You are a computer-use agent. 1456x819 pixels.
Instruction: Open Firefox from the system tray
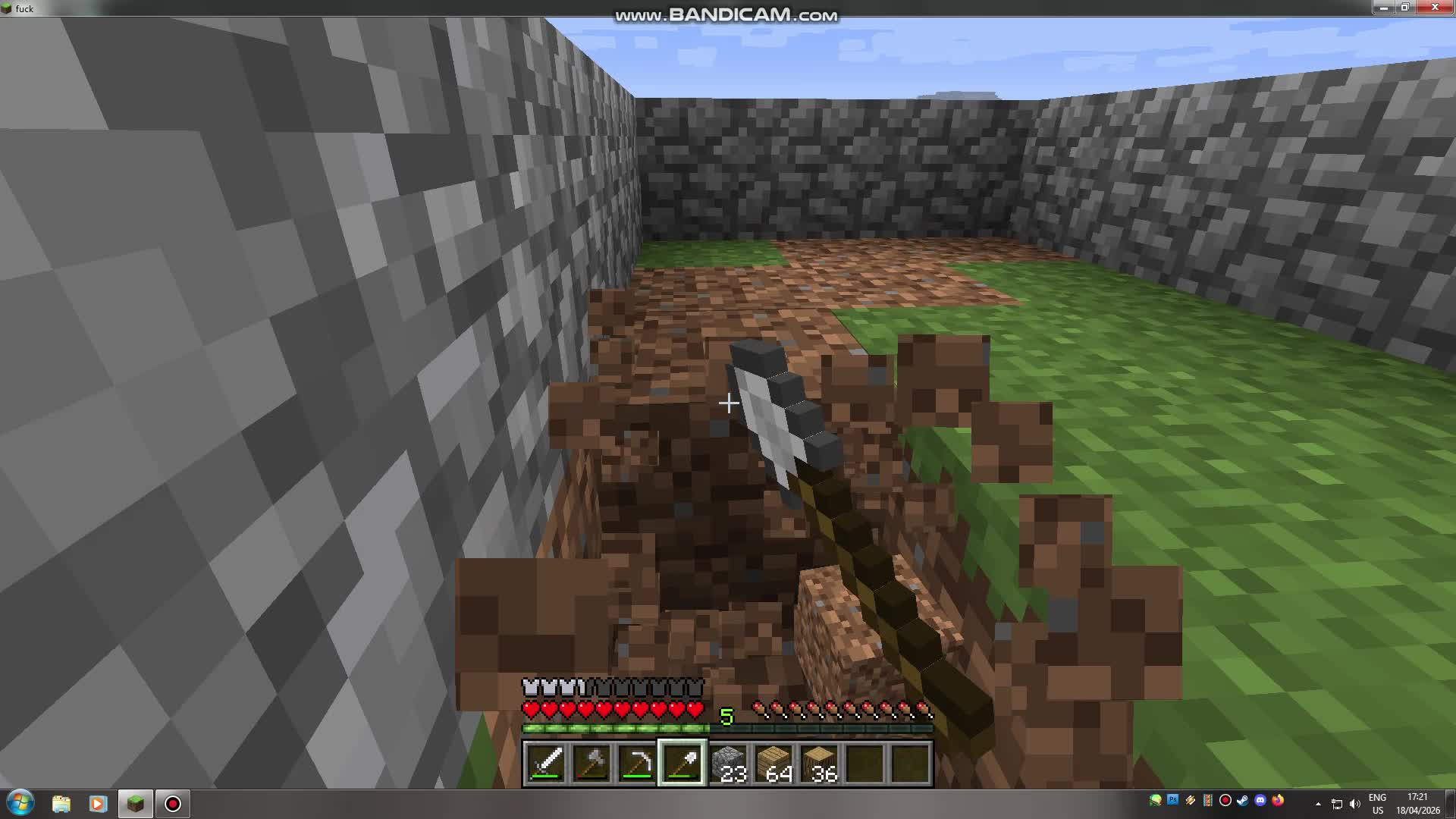tap(1278, 801)
